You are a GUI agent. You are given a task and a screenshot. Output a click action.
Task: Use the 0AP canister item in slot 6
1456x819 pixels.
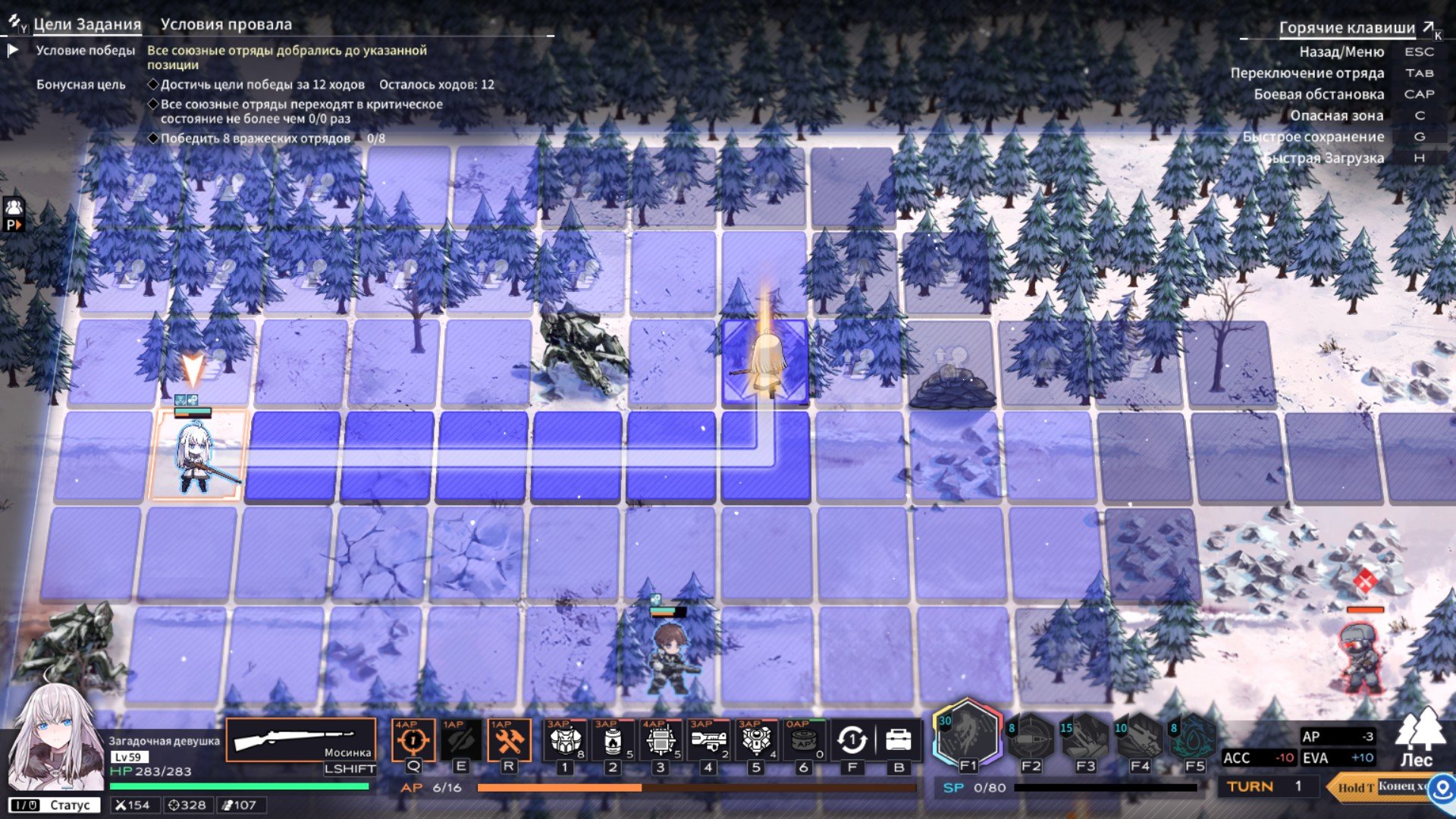tap(804, 740)
